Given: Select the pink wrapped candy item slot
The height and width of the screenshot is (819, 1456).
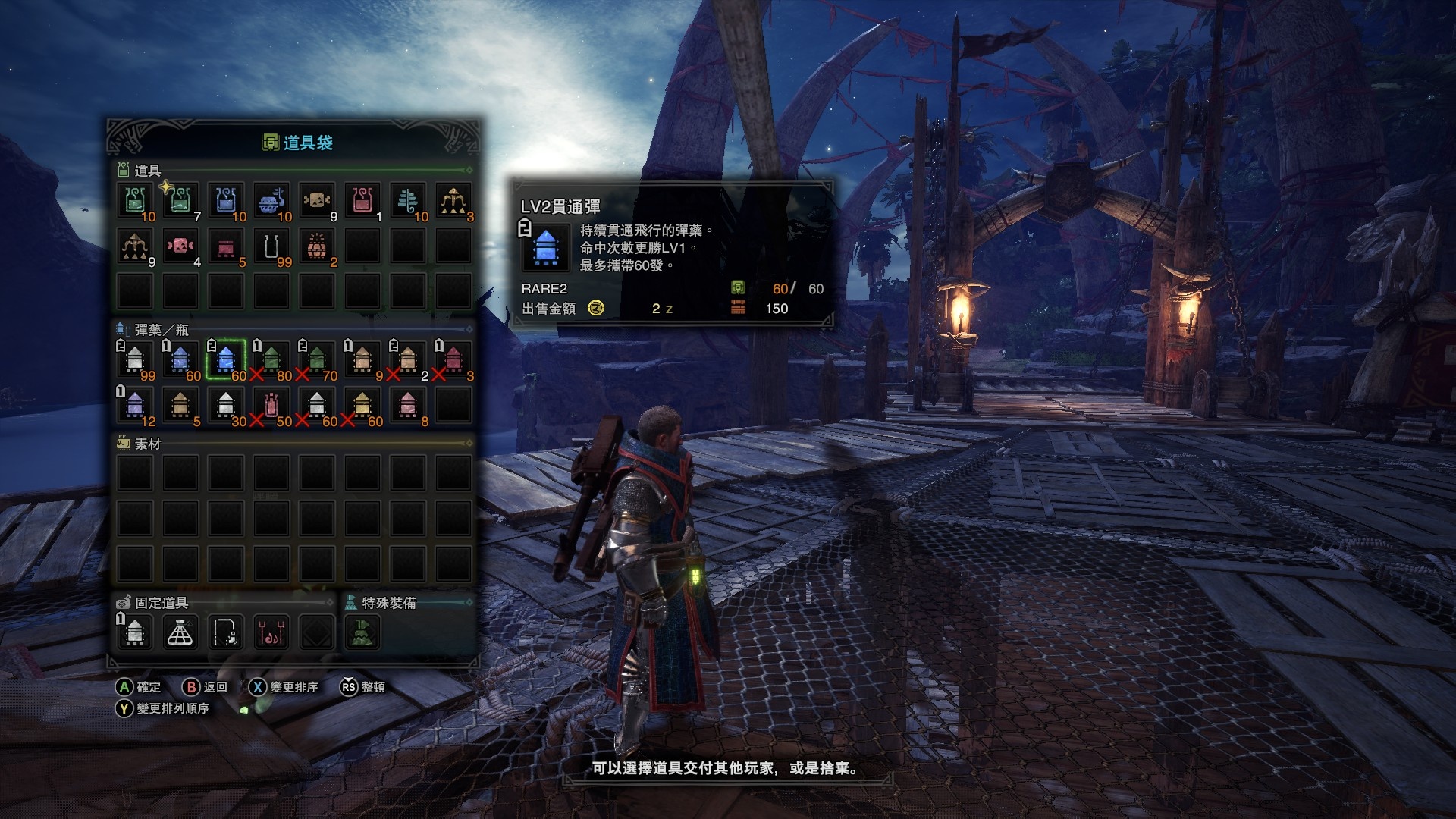Looking at the screenshot, I should [x=180, y=246].
